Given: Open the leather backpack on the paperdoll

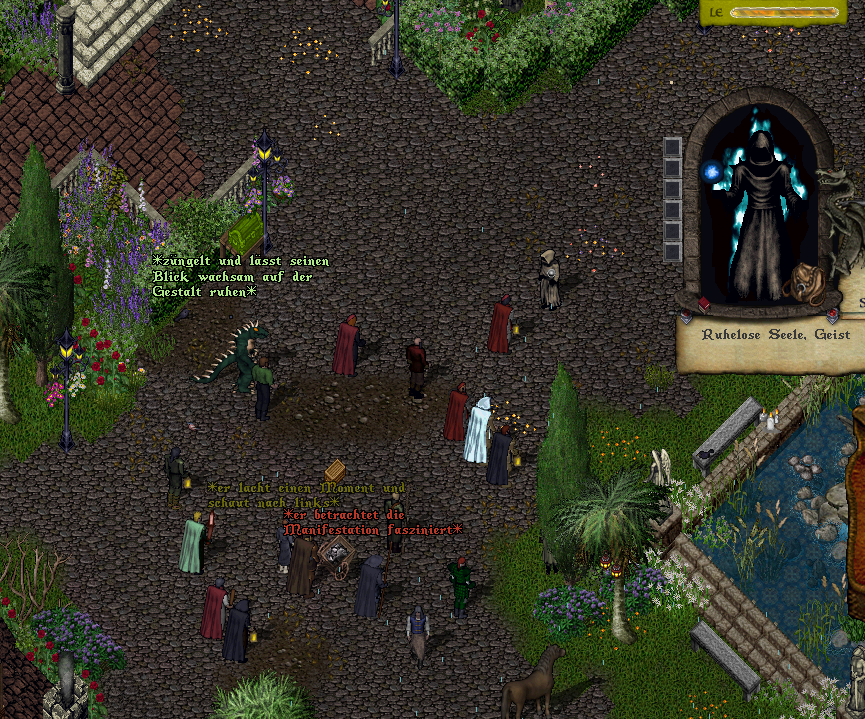Looking at the screenshot, I should click(x=802, y=283).
